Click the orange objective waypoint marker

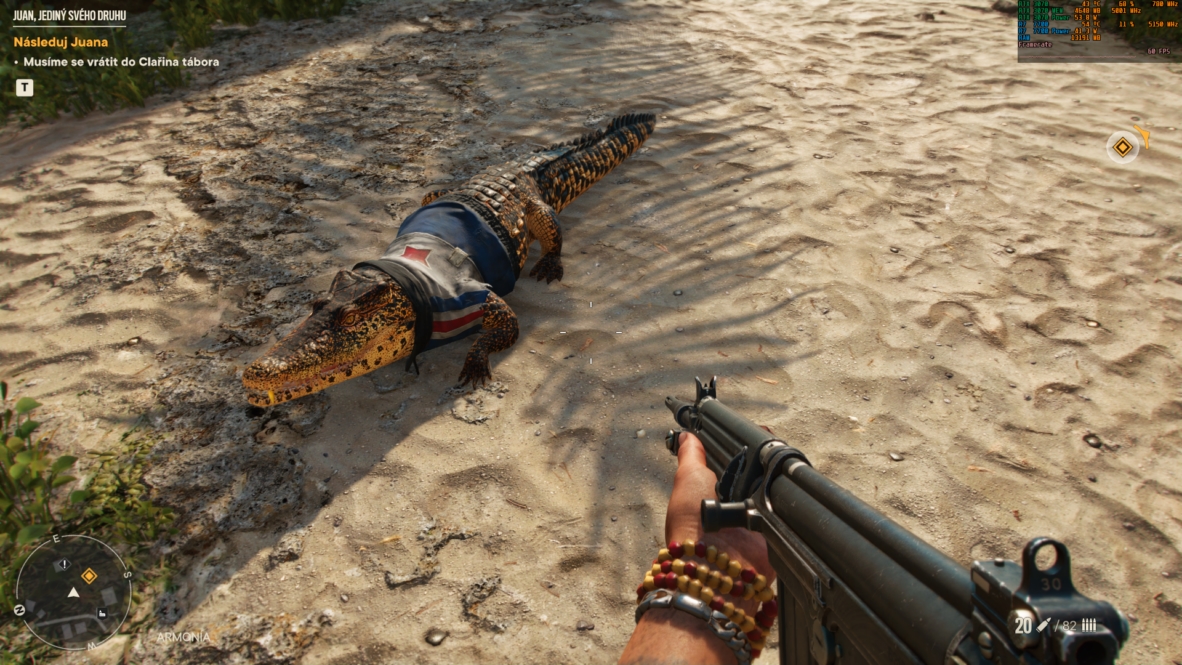1123,148
